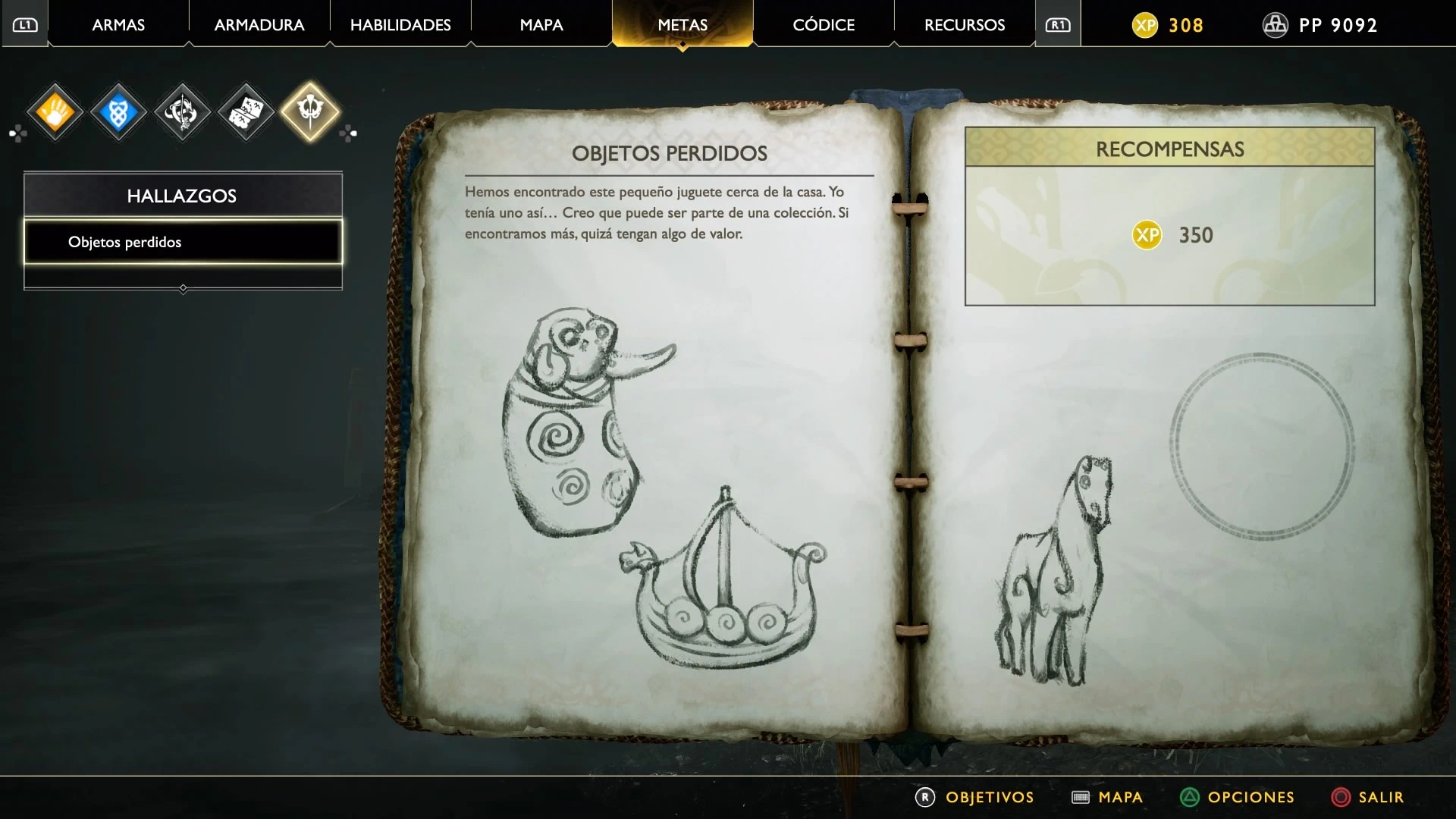
Task: Go to the Habilidades tab
Action: (400, 25)
